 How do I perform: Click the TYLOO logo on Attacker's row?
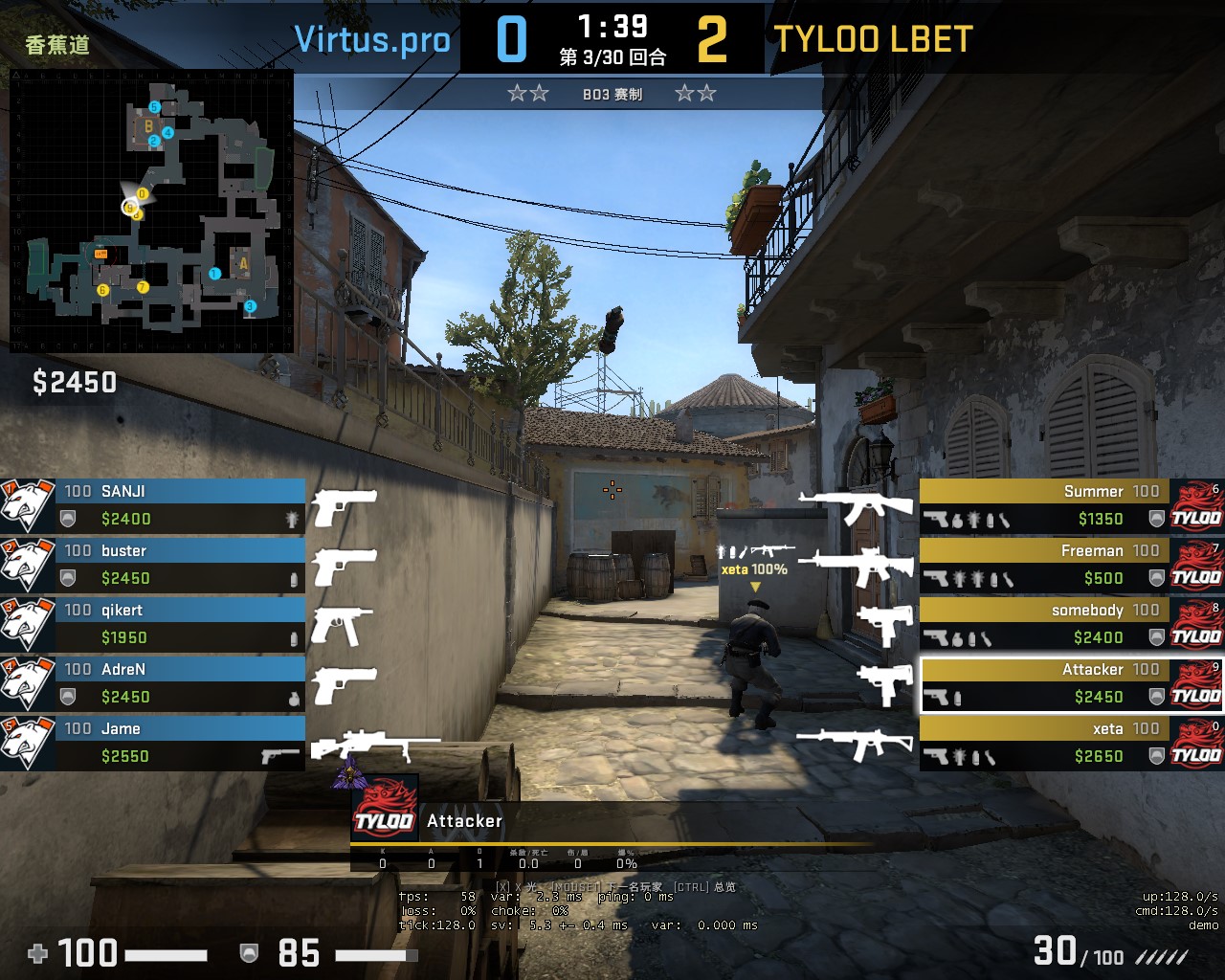click(x=1197, y=683)
